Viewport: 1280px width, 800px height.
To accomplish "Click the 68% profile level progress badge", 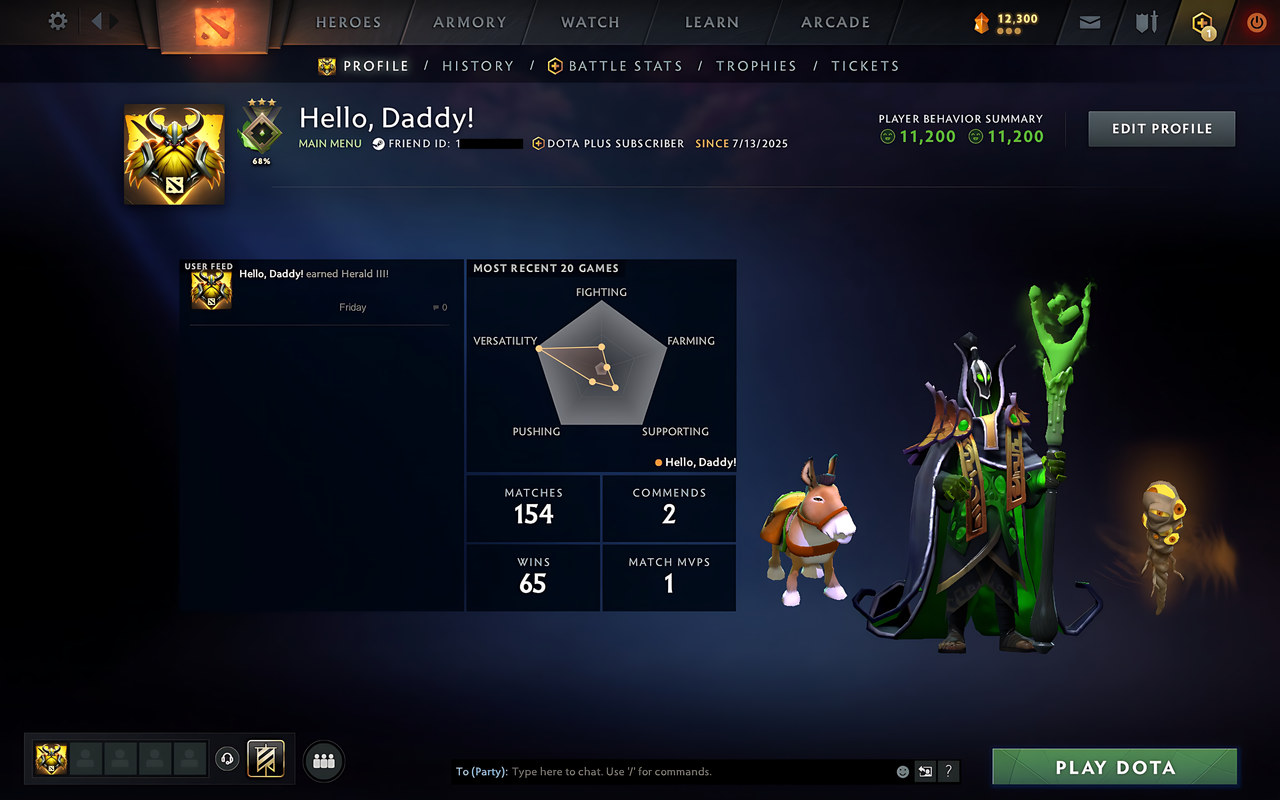I will pyautogui.click(x=261, y=131).
